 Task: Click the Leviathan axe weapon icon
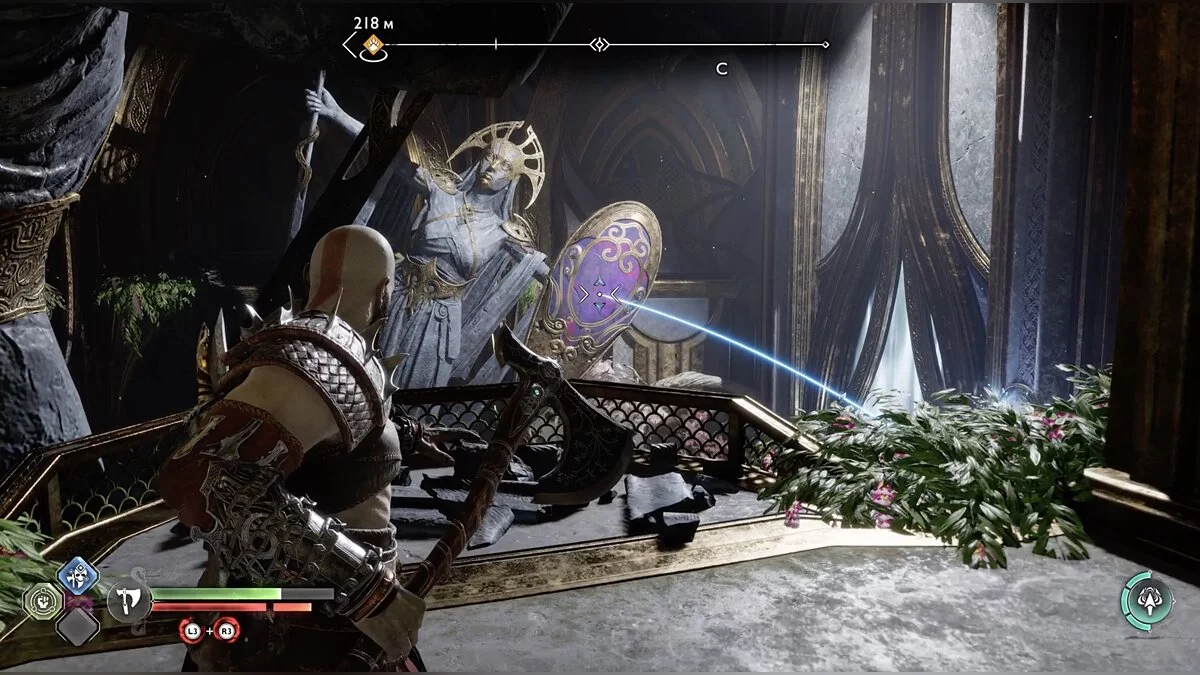pyautogui.click(x=128, y=603)
